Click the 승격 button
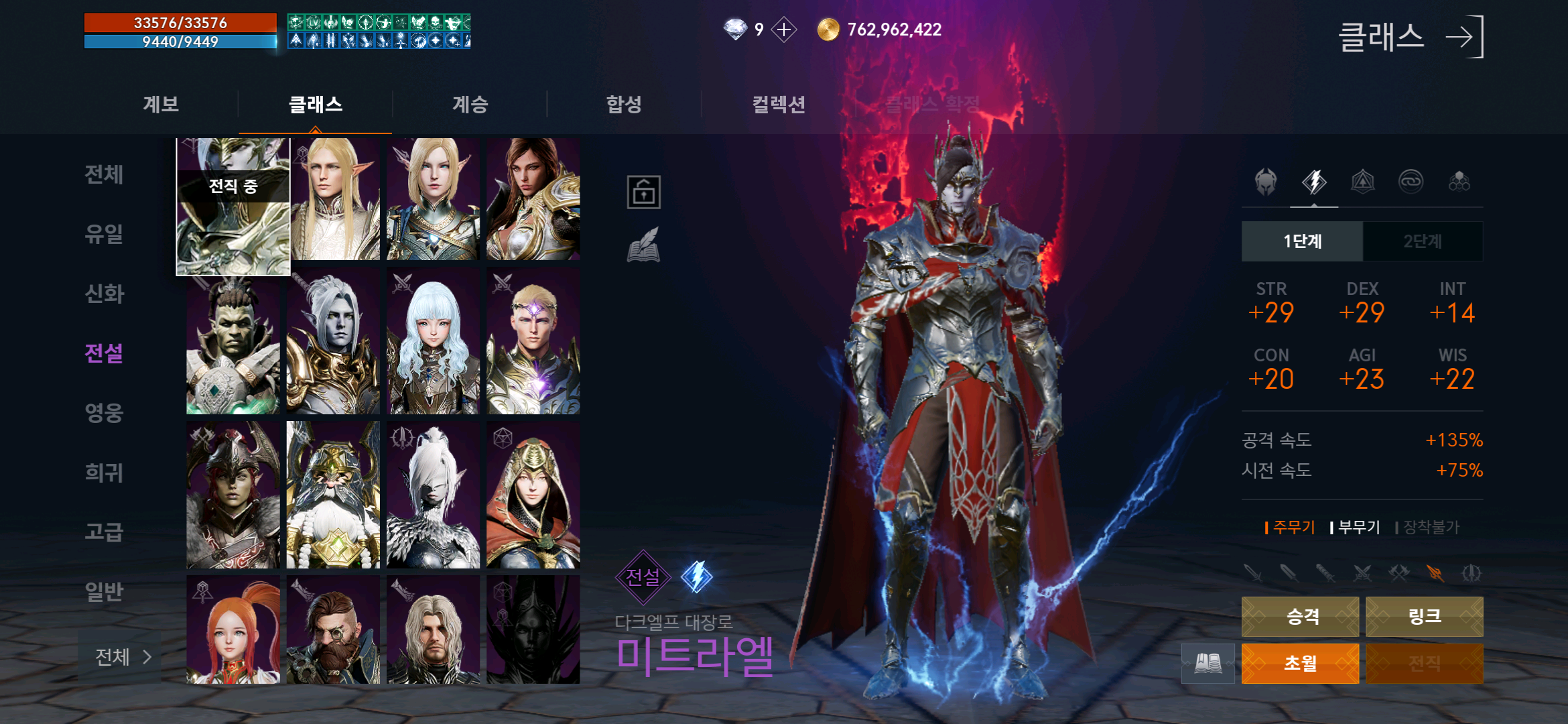 (1300, 616)
